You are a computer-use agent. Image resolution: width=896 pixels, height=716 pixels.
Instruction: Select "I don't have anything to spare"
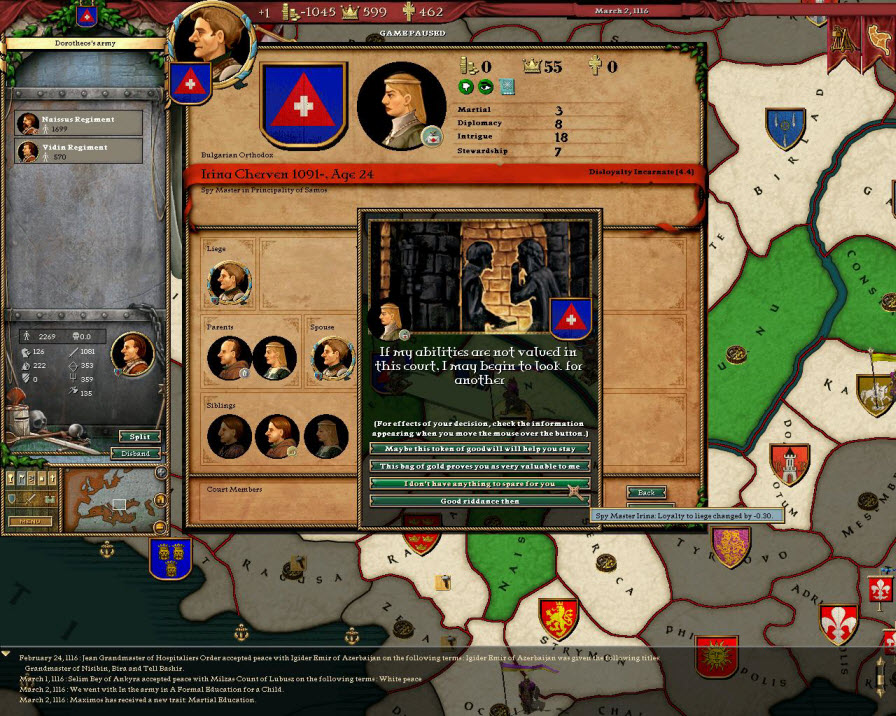[481, 484]
